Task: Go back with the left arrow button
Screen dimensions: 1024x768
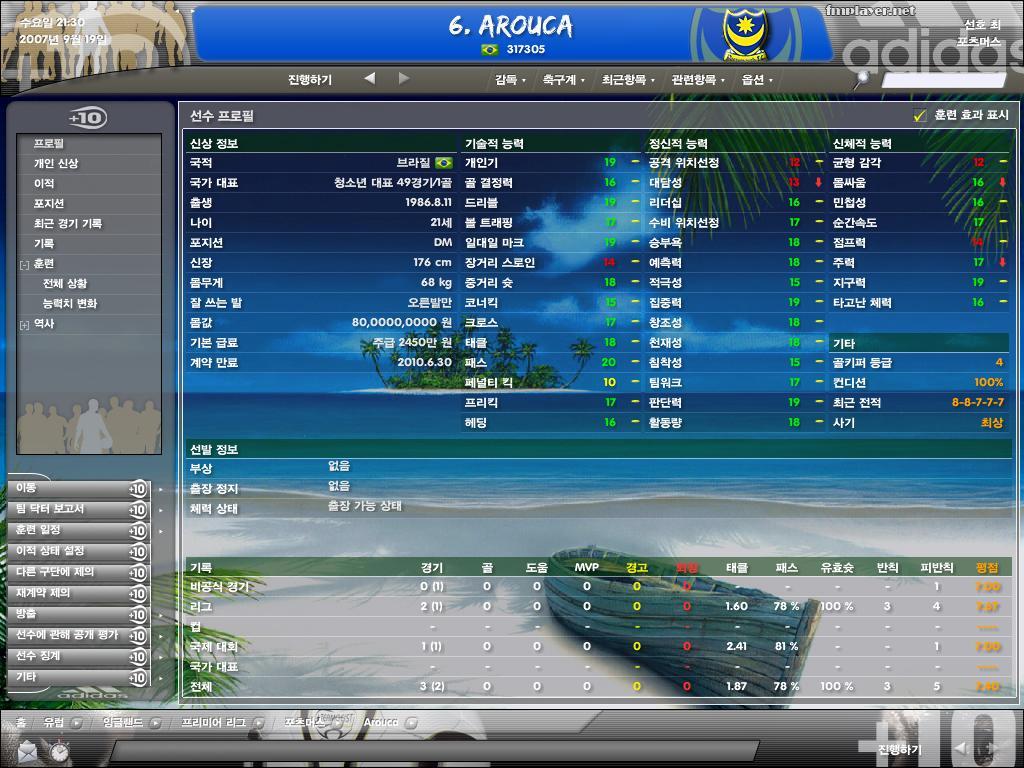Action: [370, 79]
